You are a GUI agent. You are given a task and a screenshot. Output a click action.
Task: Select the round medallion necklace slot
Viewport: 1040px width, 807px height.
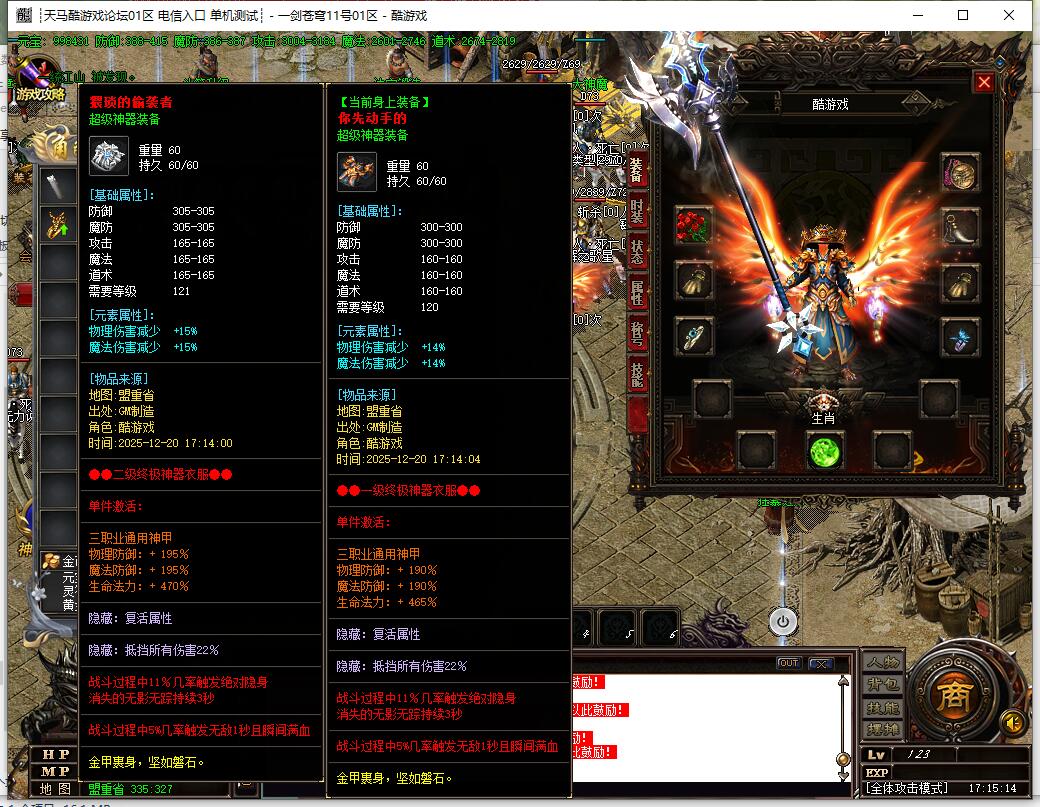pyautogui.click(x=960, y=173)
